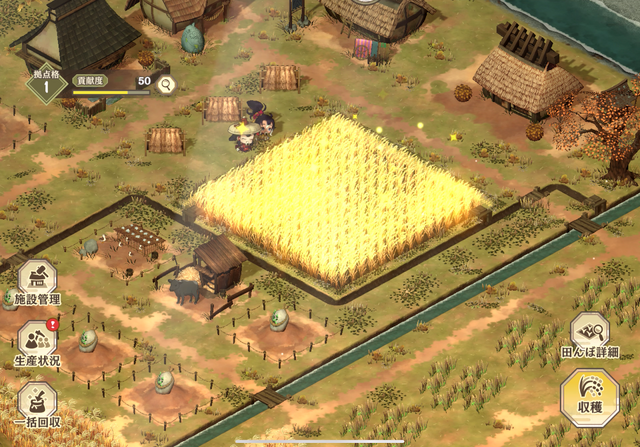This screenshot has height=447, width=640.
Task: Open 施設管理 facility management
Action: click(37, 284)
